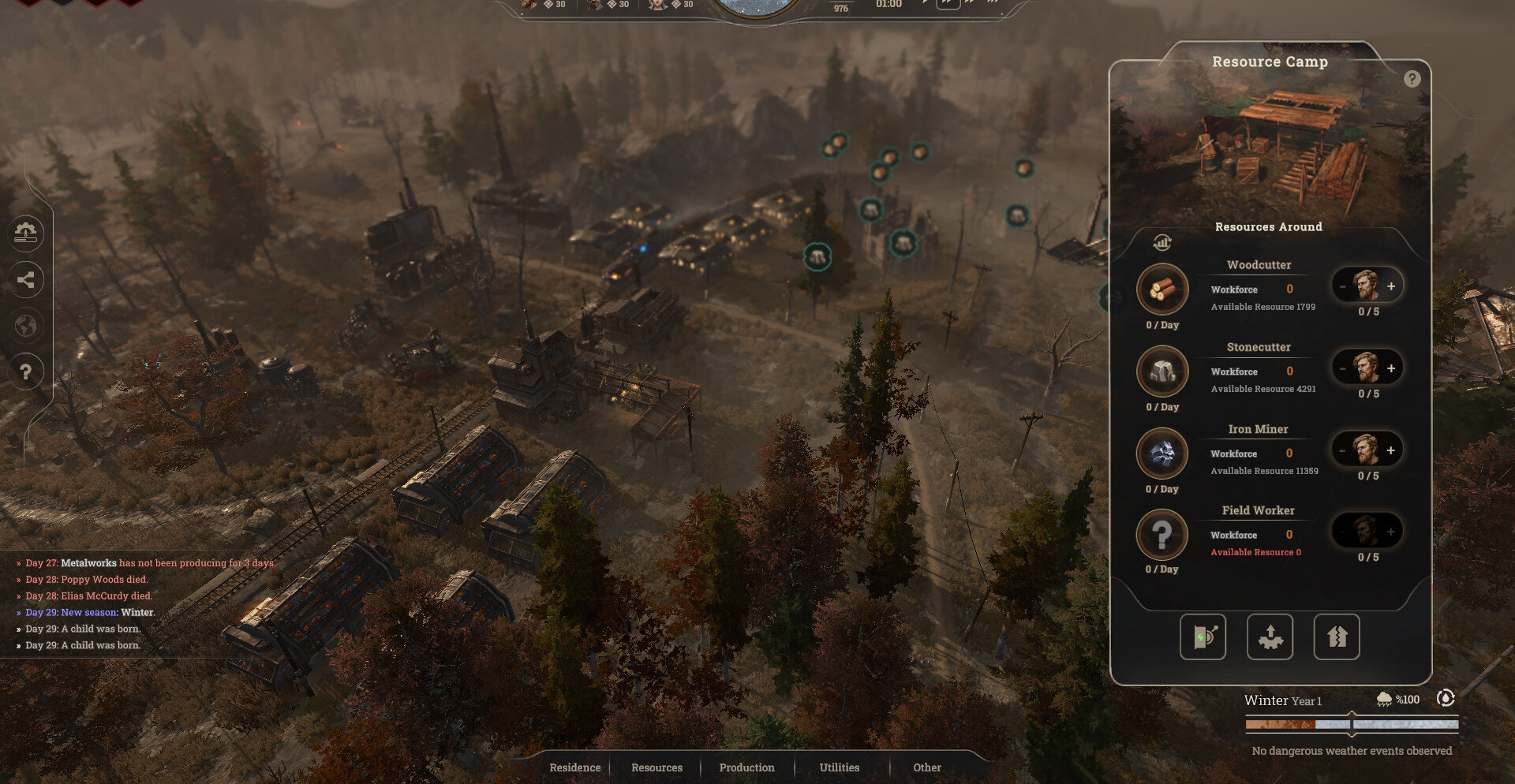Switch to the Resources build category
Image resolution: width=1515 pixels, height=784 pixels.
click(656, 767)
